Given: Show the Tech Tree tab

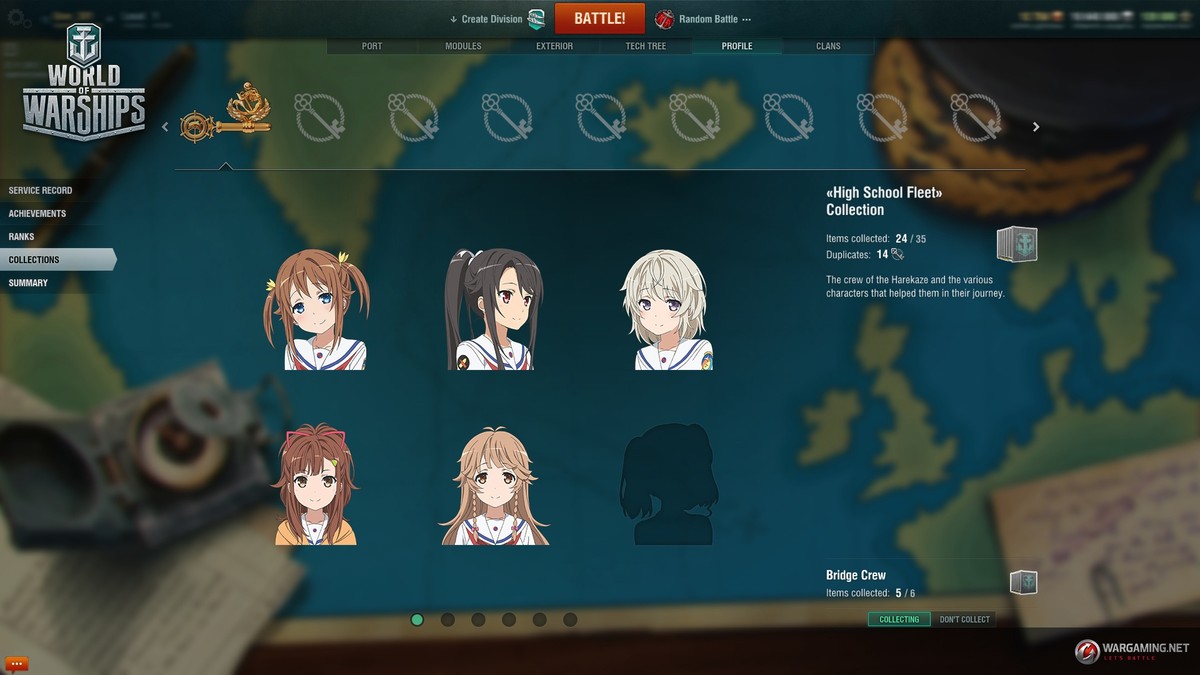Looking at the screenshot, I should click(645, 46).
